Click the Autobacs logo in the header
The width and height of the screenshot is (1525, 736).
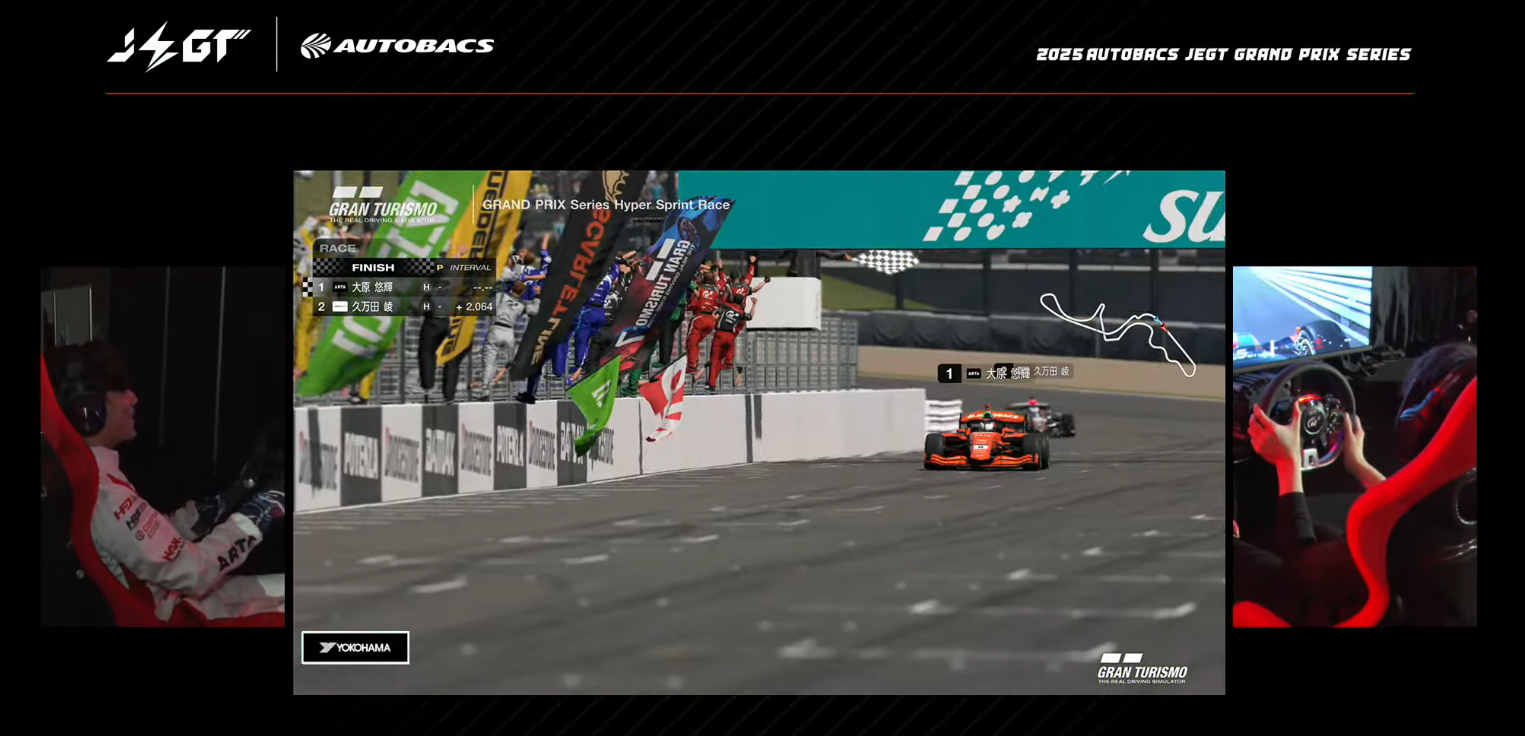[x=397, y=46]
